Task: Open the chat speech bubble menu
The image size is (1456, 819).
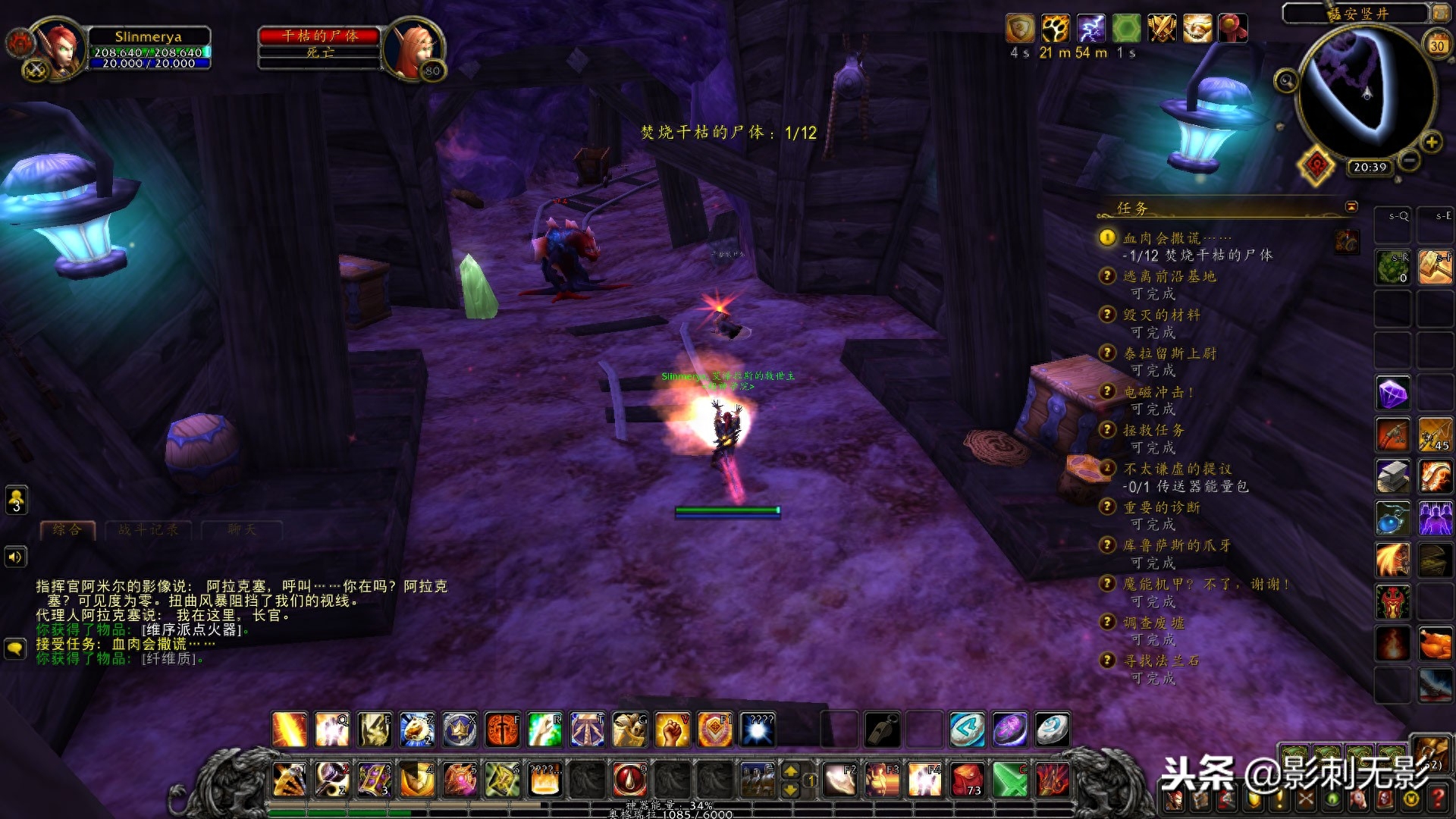Action: [x=16, y=648]
